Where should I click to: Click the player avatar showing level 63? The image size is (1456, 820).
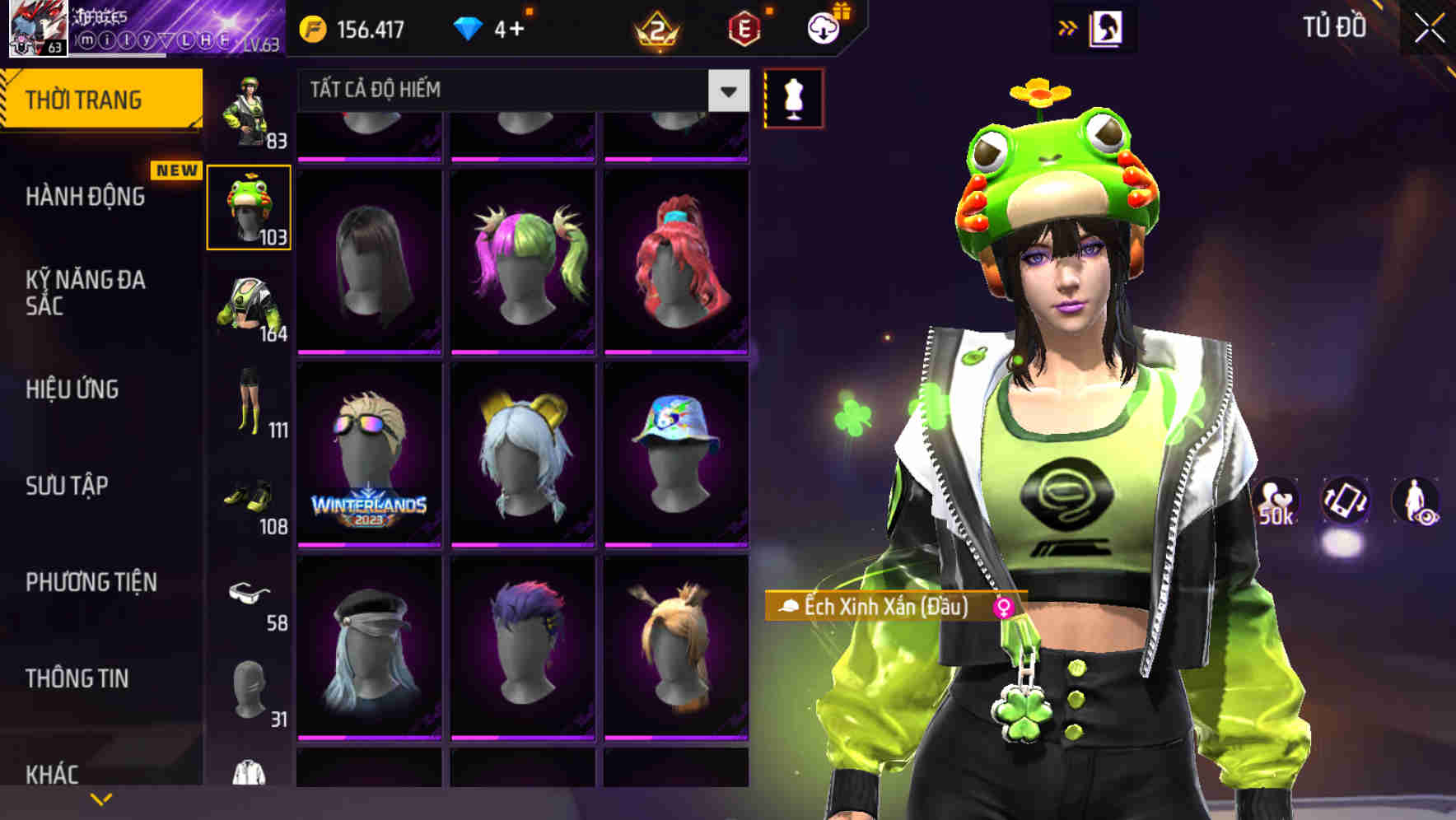pos(35,27)
